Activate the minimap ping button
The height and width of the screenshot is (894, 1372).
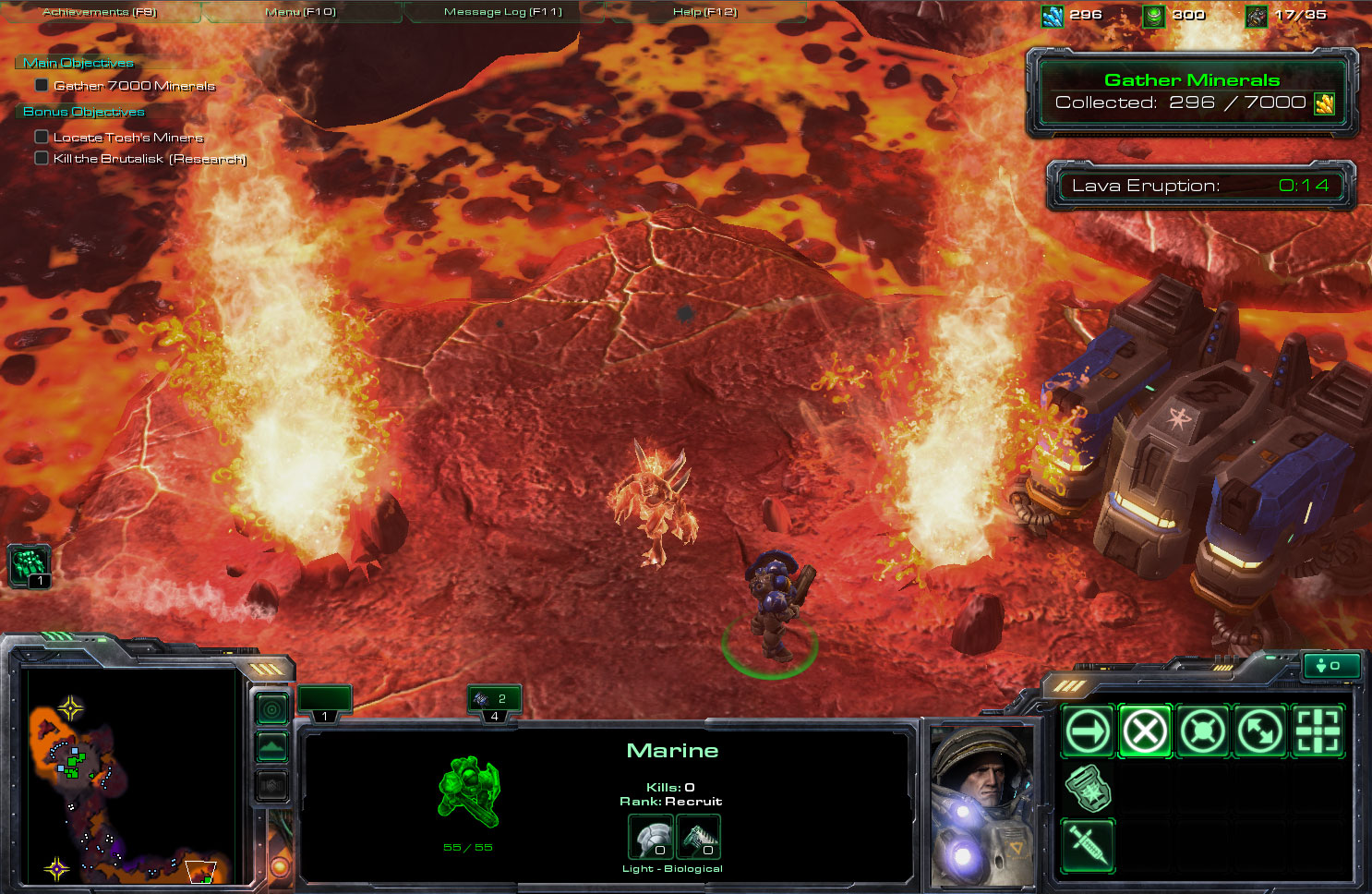coord(271,709)
